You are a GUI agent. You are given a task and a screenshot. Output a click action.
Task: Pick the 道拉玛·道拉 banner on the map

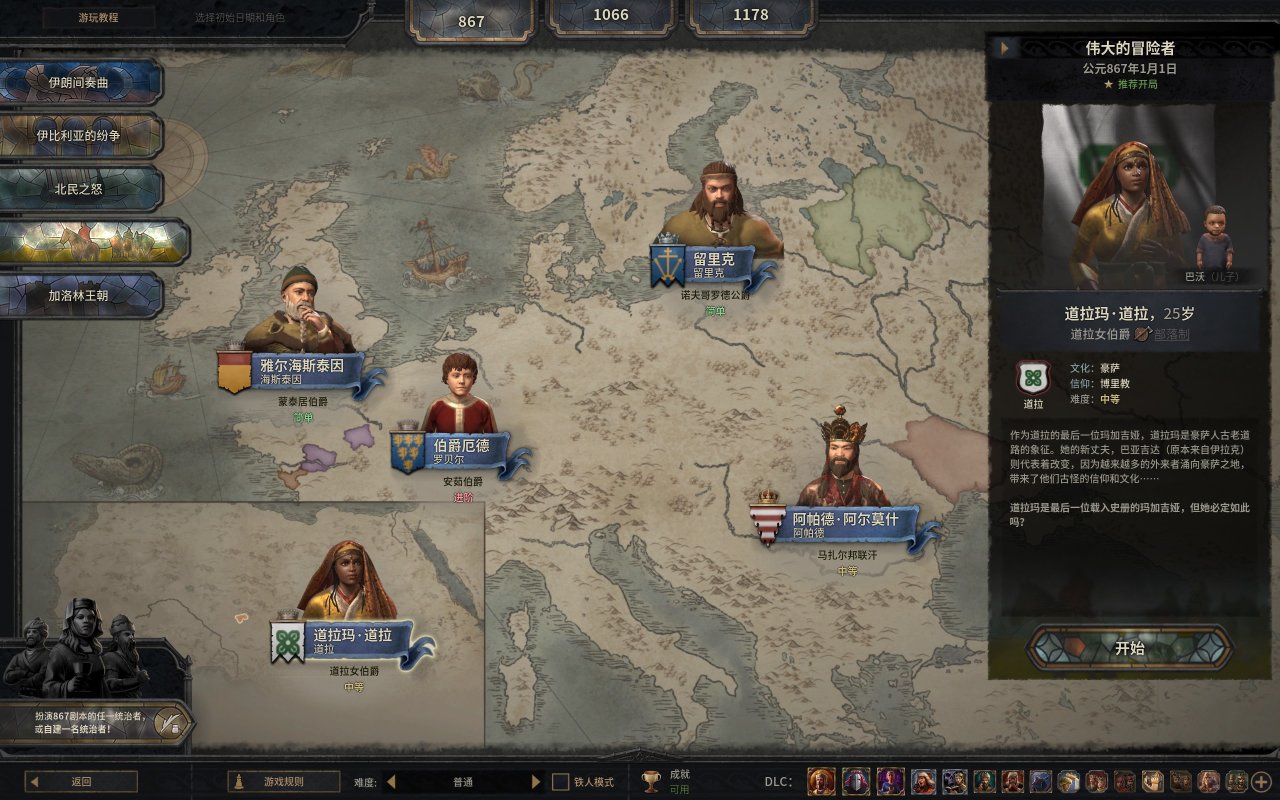tap(351, 640)
